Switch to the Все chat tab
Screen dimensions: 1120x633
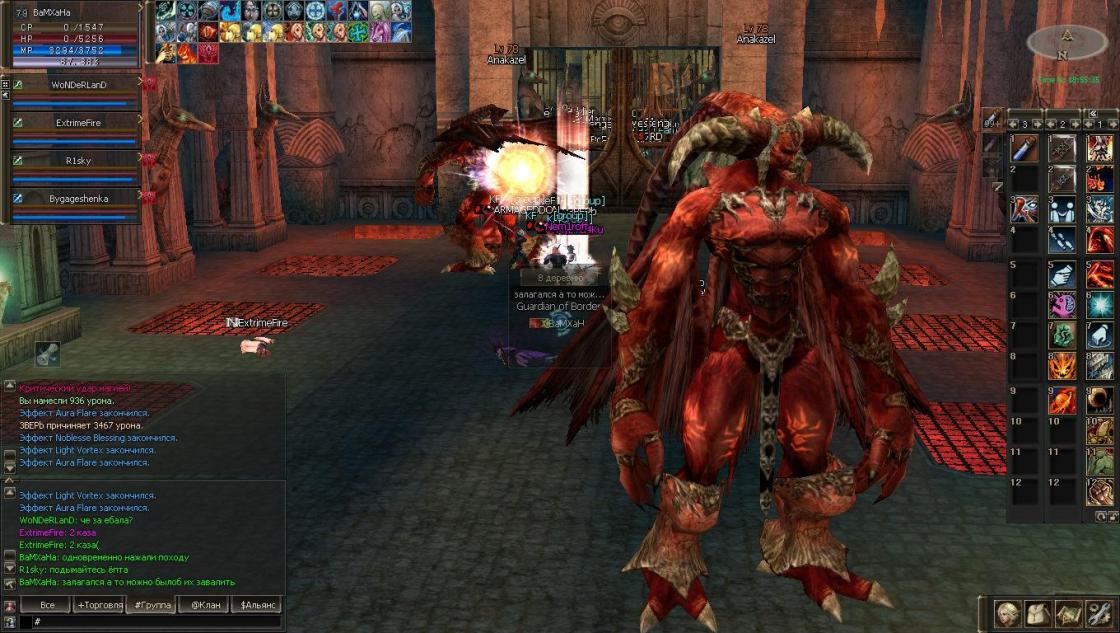(47, 605)
